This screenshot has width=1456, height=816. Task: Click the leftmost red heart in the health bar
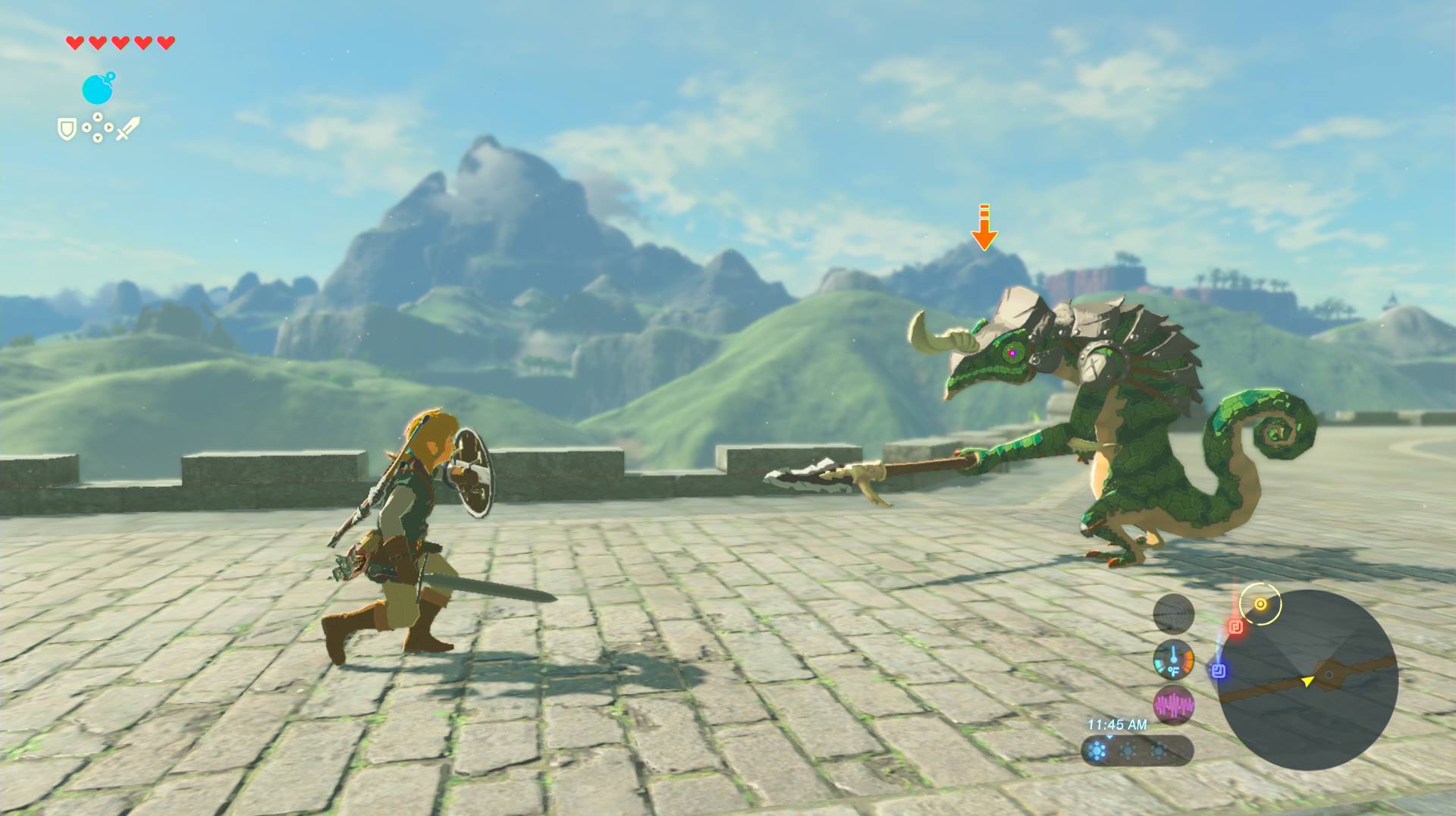tap(74, 43)
